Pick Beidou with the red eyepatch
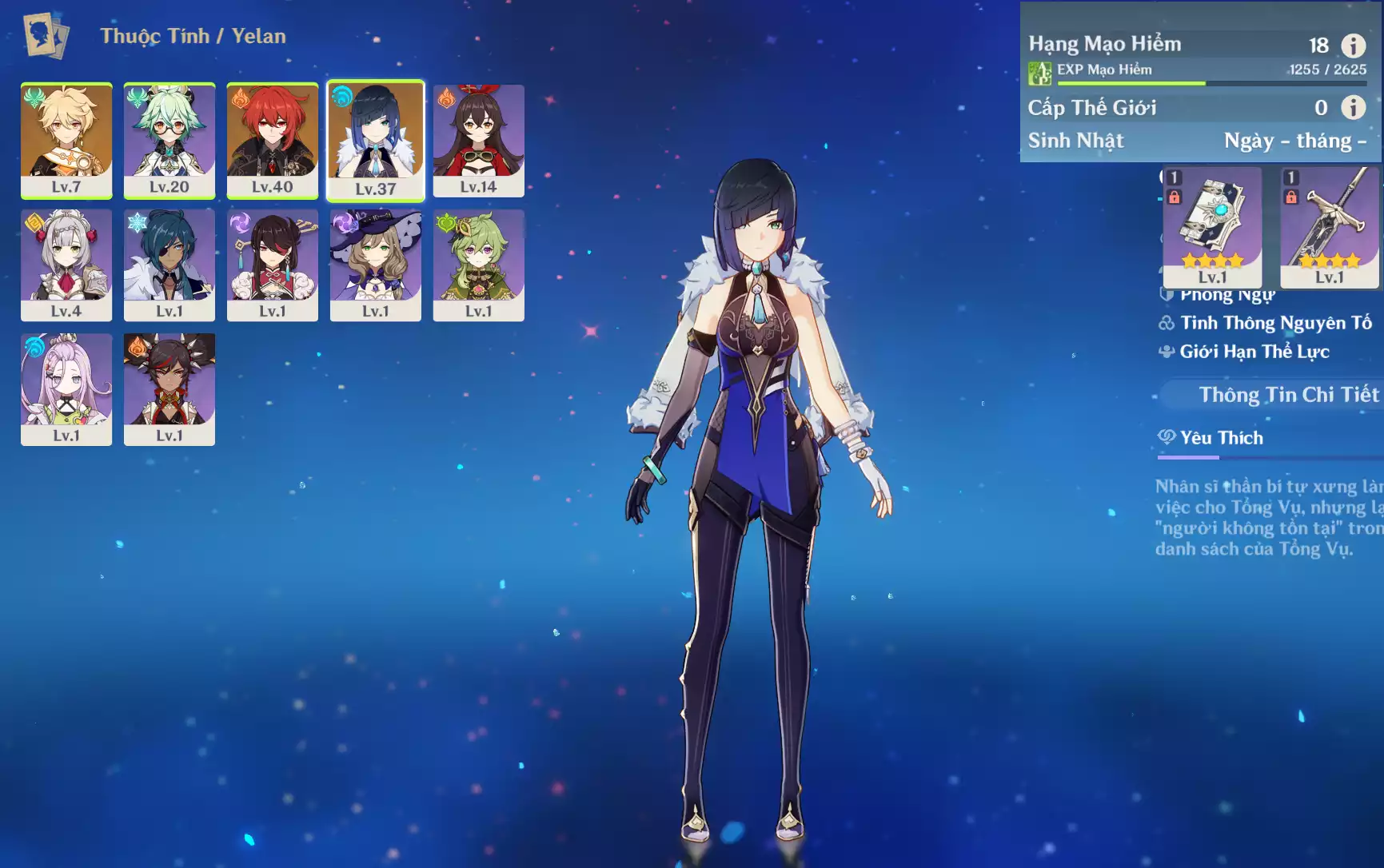 pos(273,265)
